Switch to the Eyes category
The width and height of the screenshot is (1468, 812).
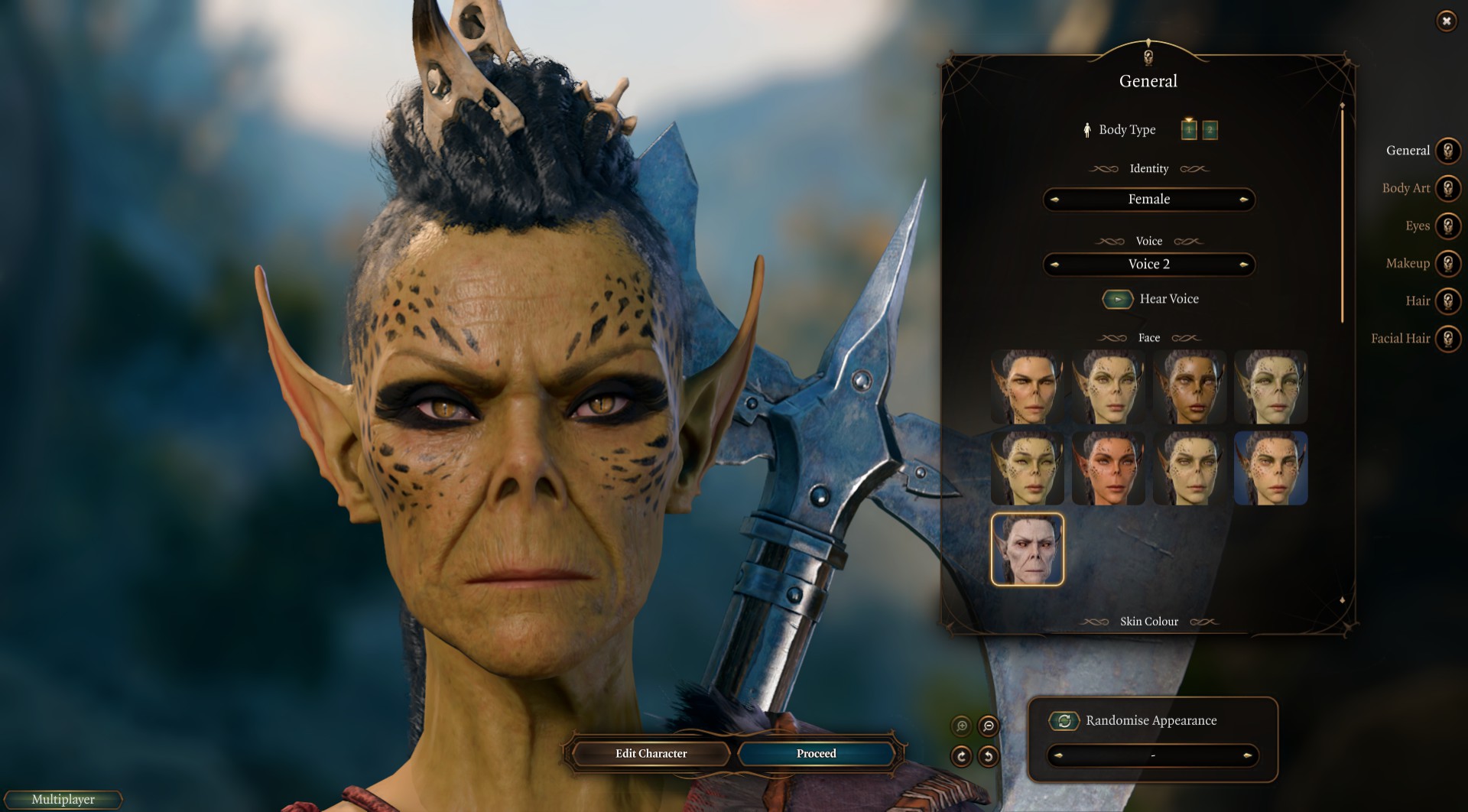tap(1447, 226)
